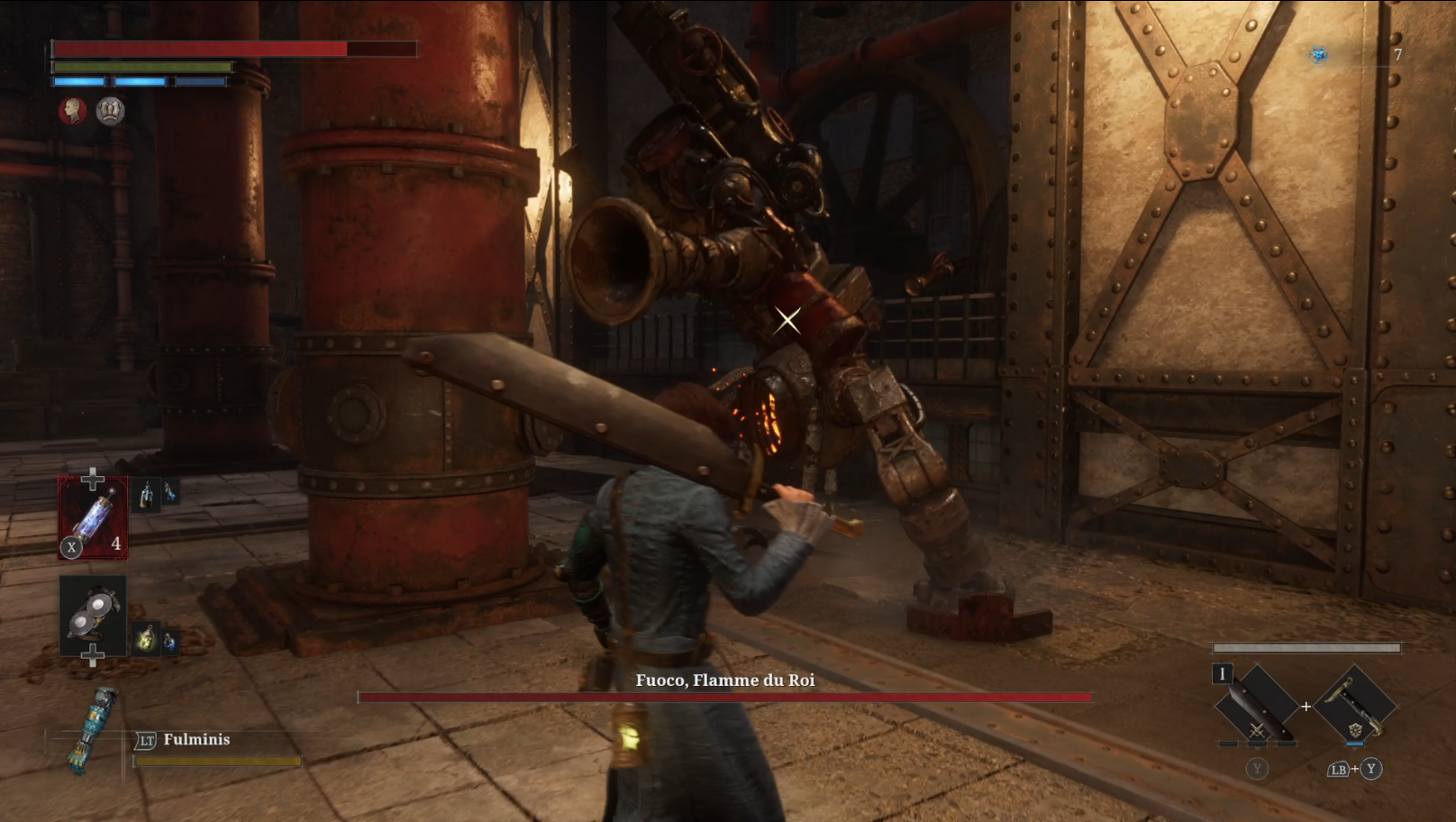
Task: Click the grey armor status icon
Action: coord(110,111)
